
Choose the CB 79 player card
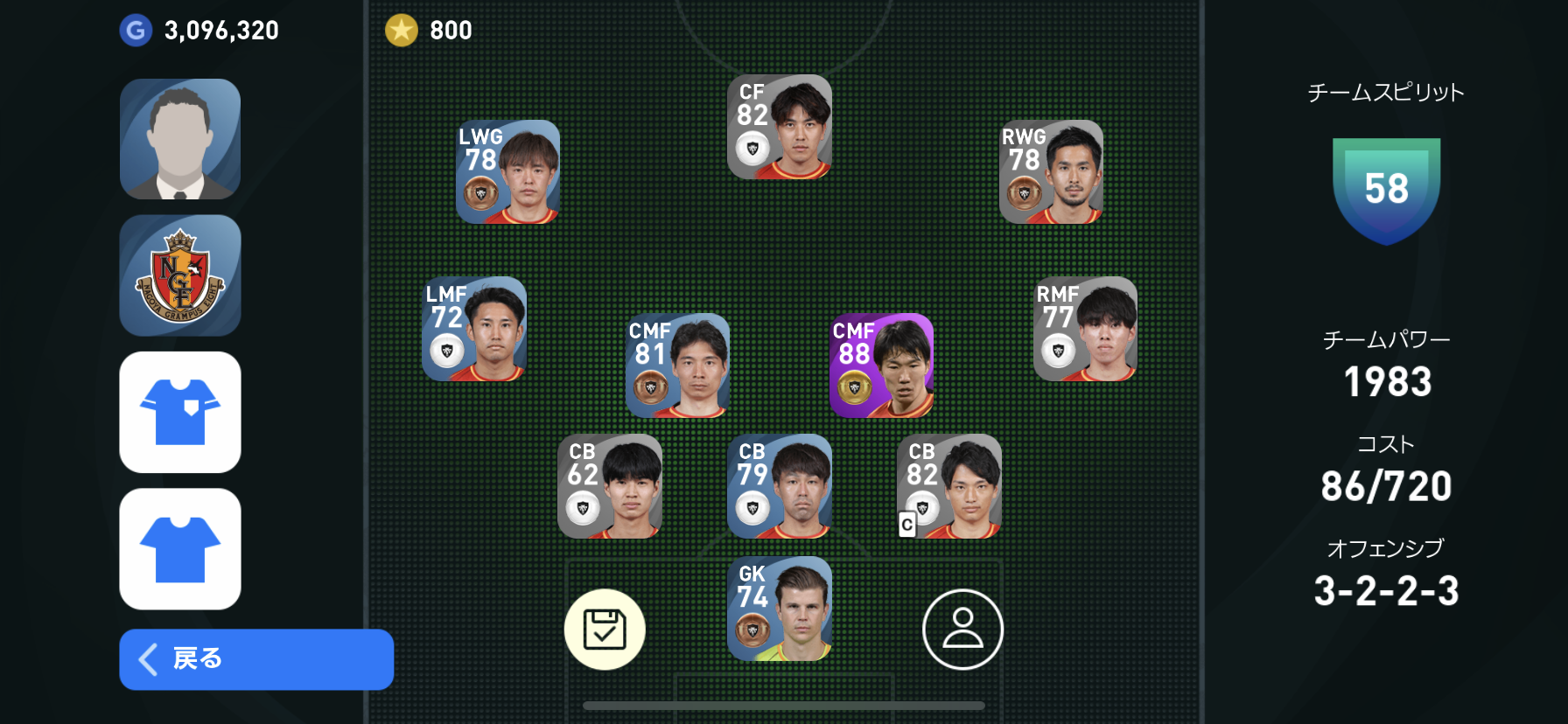point(780,486)
